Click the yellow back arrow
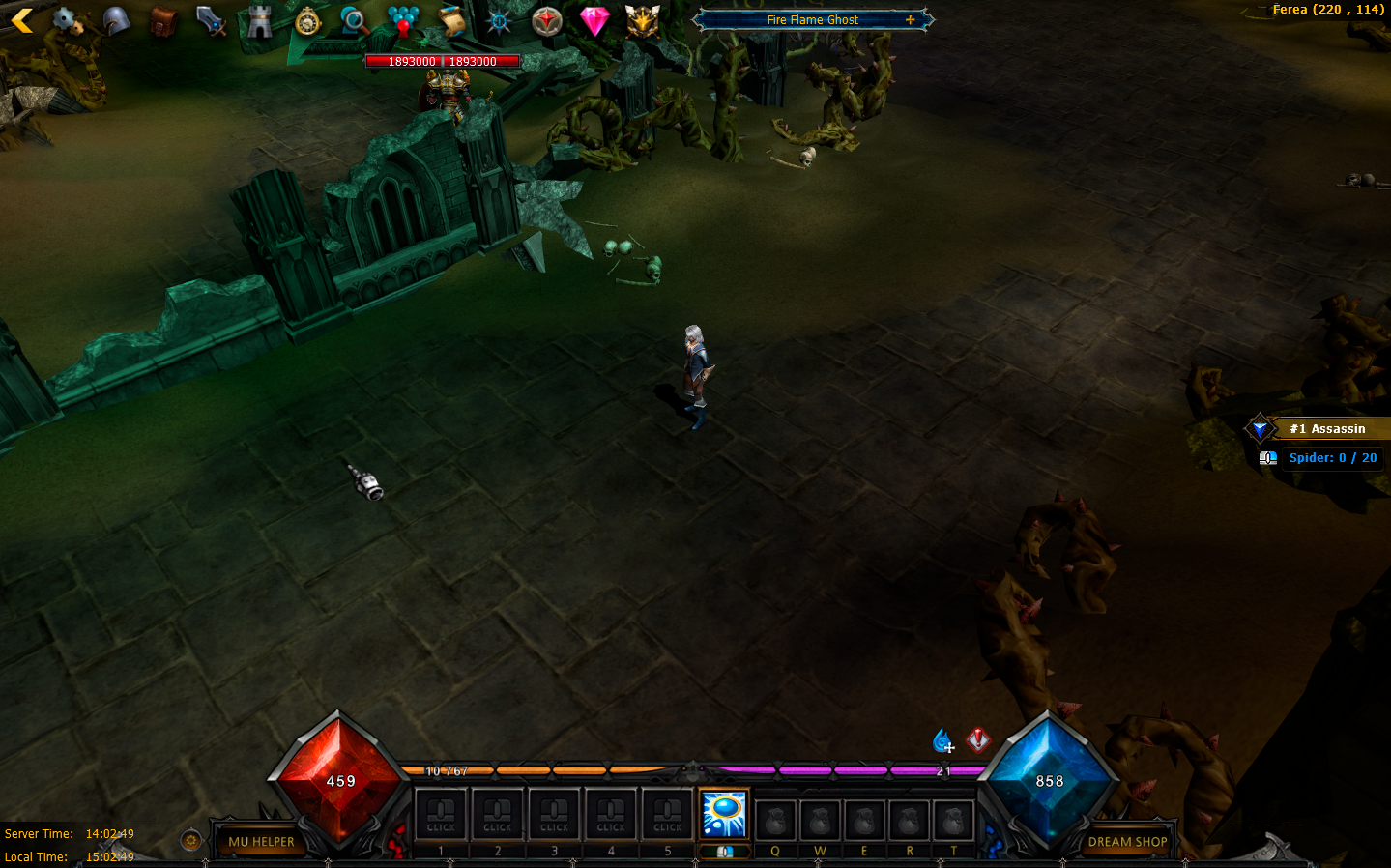Viewport: 1391px width, 868px height. (21, 19)
